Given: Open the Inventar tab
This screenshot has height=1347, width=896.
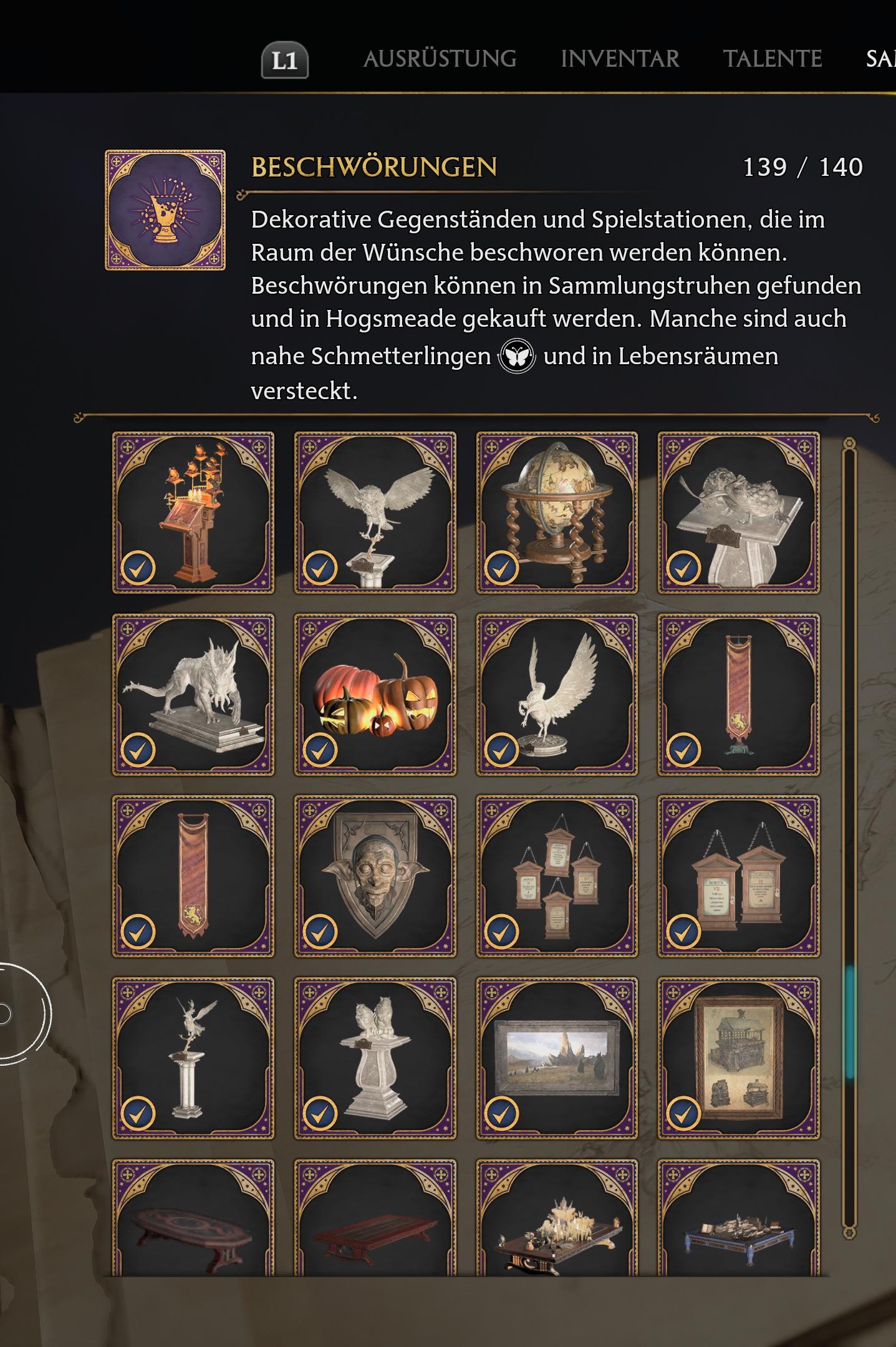Looking at the screenshot, I should [620, 59].
